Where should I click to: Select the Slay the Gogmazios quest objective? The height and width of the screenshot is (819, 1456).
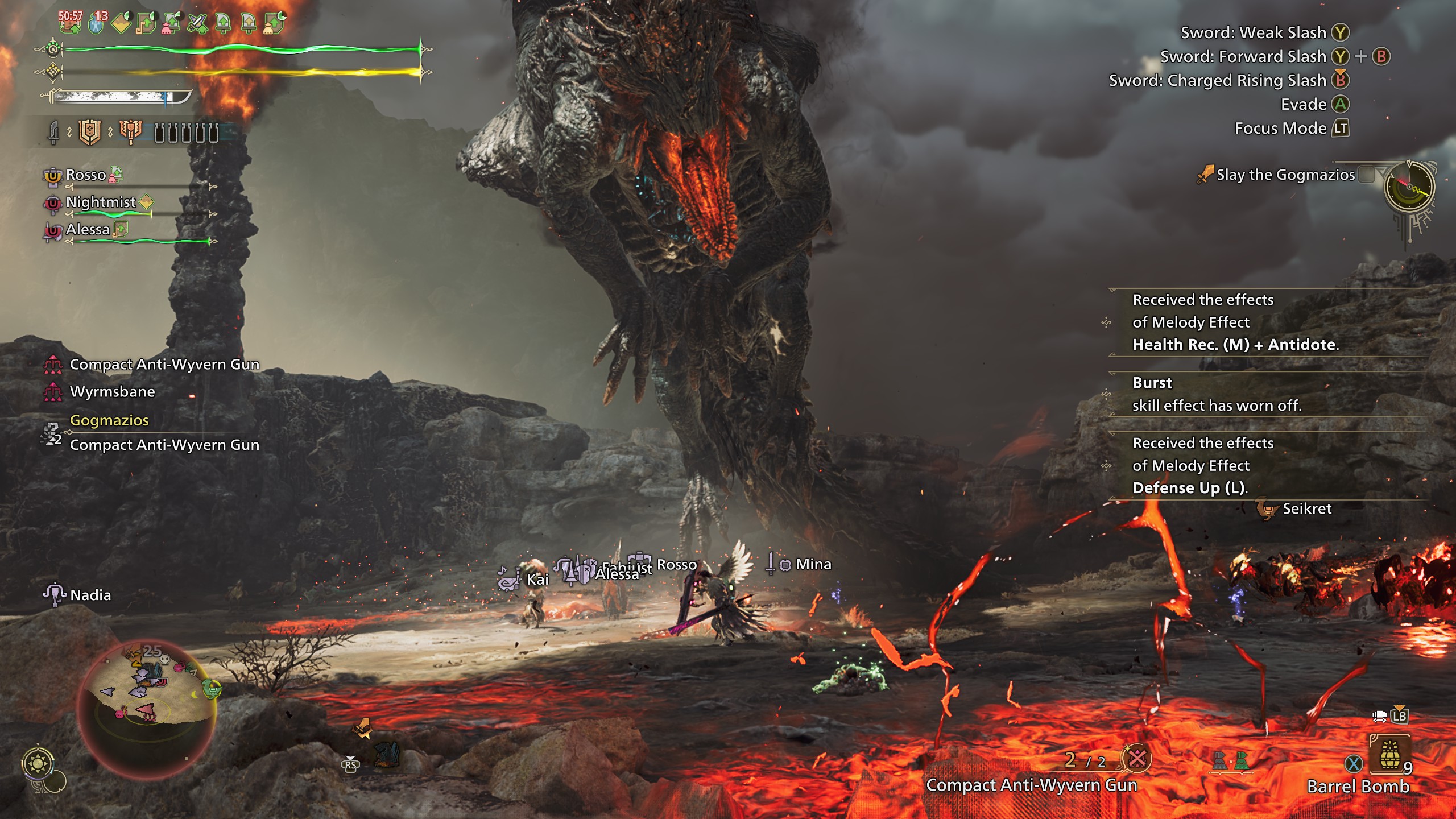1285,175
